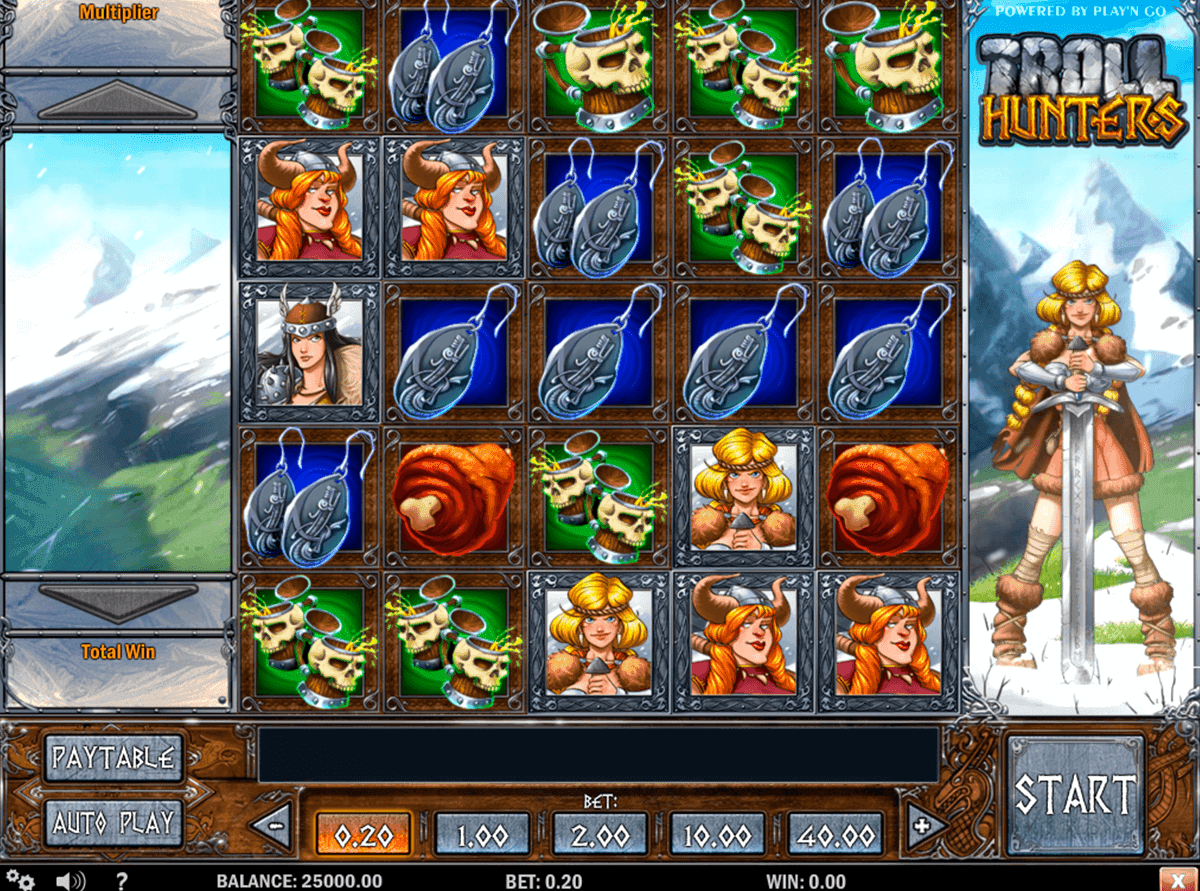The height and width of the screenshot is (891, 1200).
Task: Start the spin with the START button
Action: 1075,795
